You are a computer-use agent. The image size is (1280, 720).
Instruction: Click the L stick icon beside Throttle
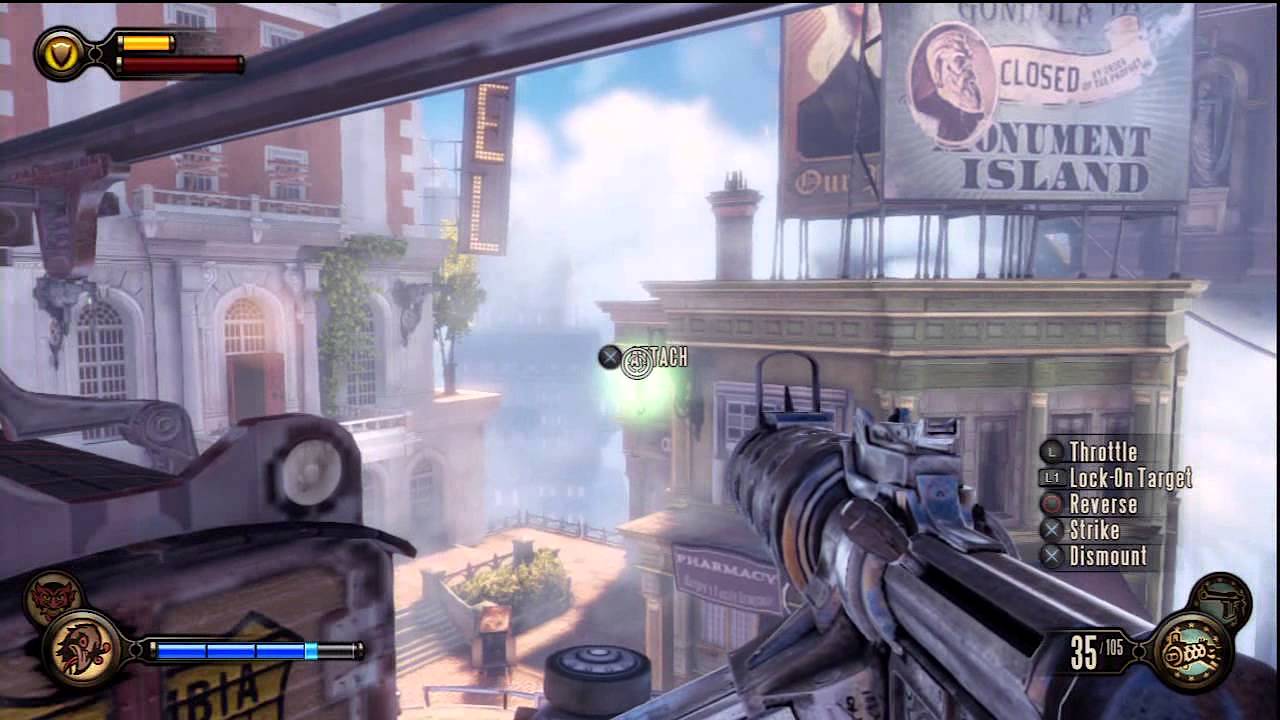[1053, 452]
